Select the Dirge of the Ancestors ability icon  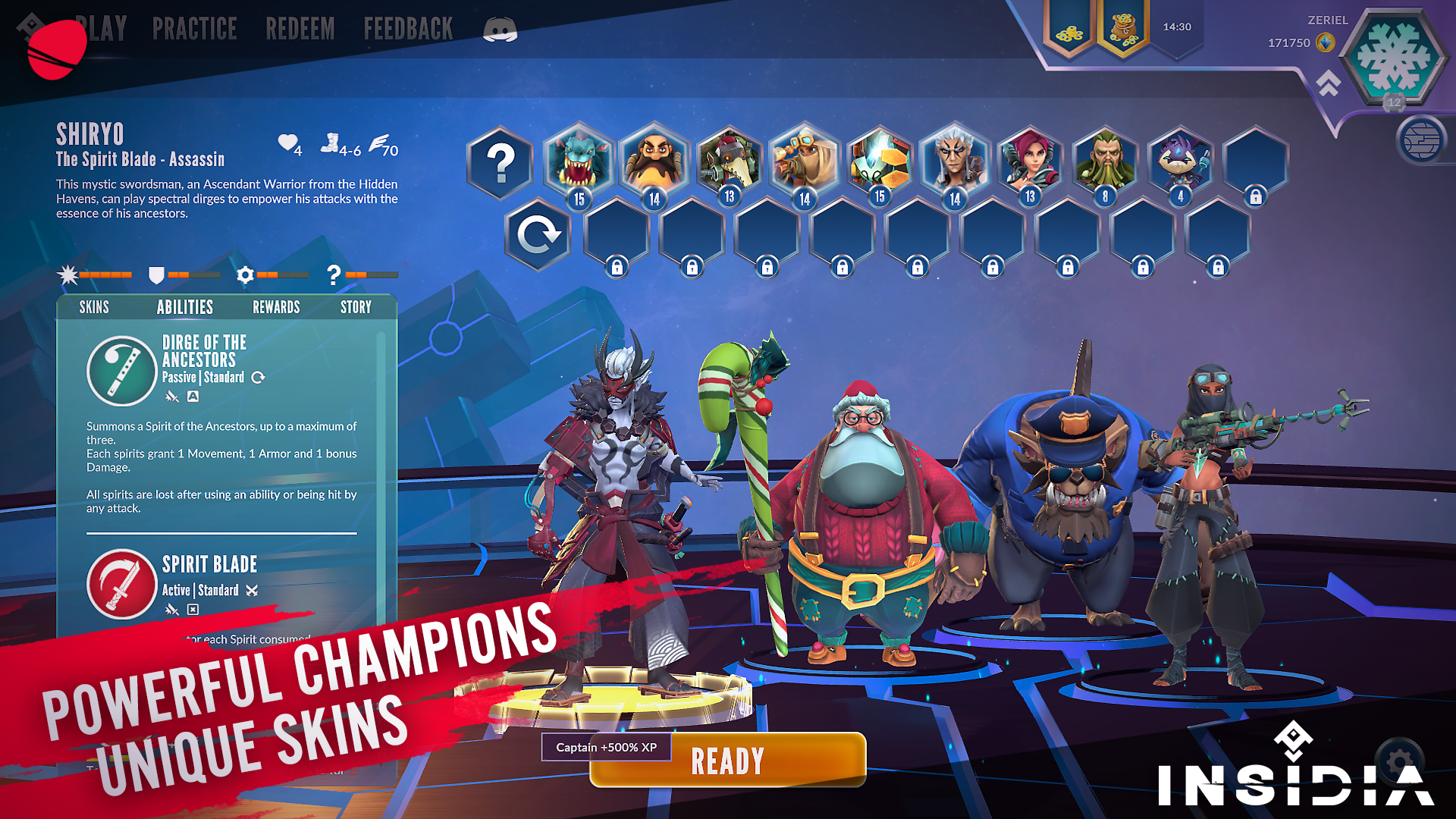[121, 371]
